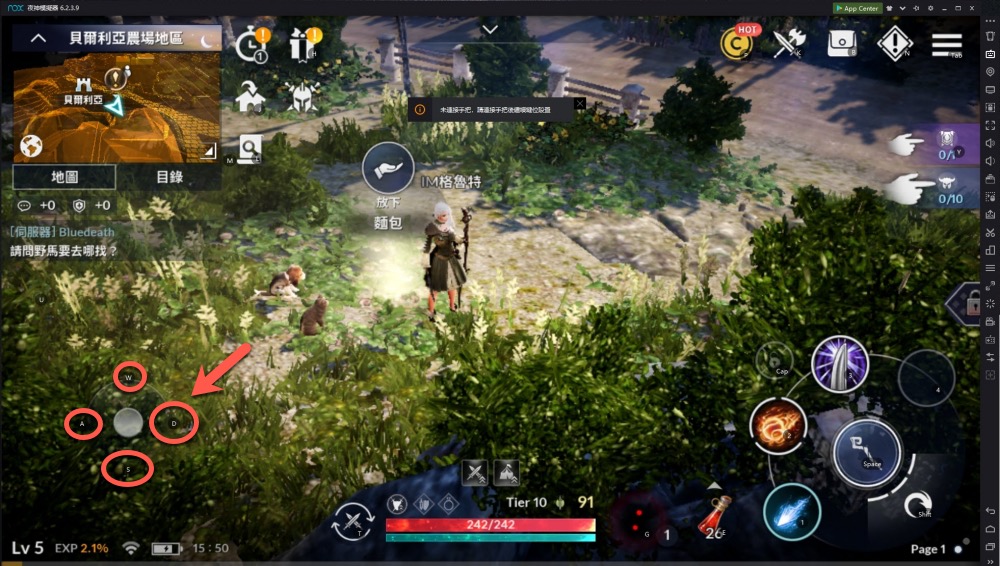Switch to the 目錄 tab

169,177
